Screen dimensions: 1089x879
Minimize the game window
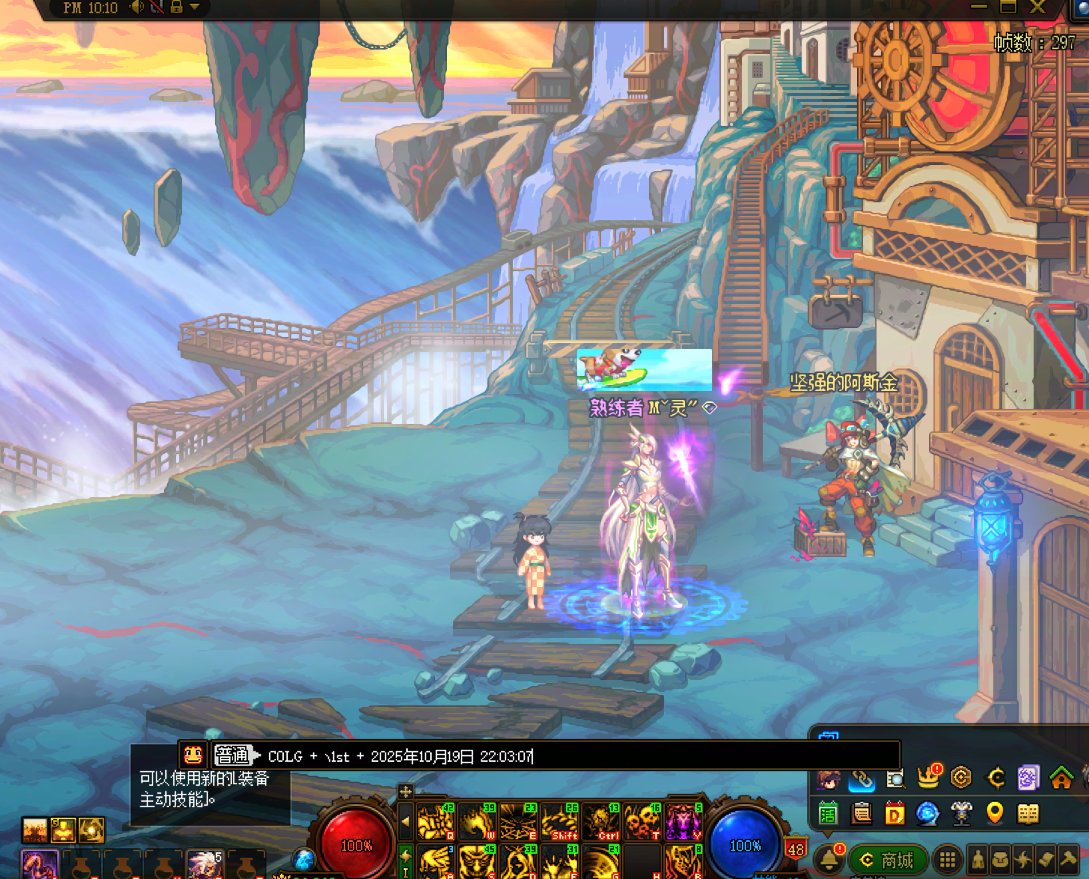980,7
